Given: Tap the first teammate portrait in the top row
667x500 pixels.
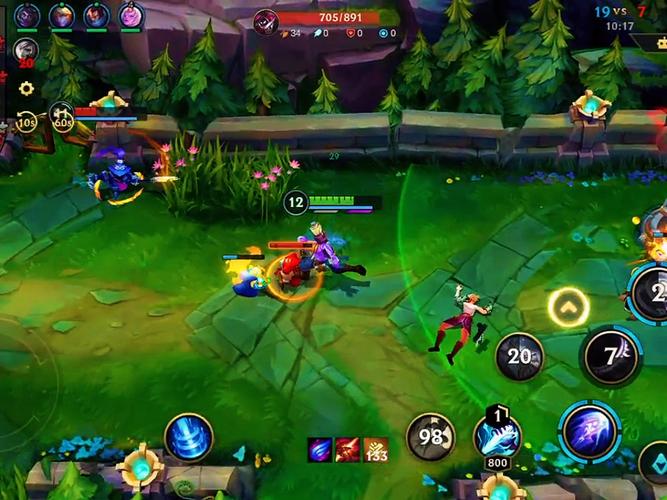Looking at the screenshot, I should 27,15.
